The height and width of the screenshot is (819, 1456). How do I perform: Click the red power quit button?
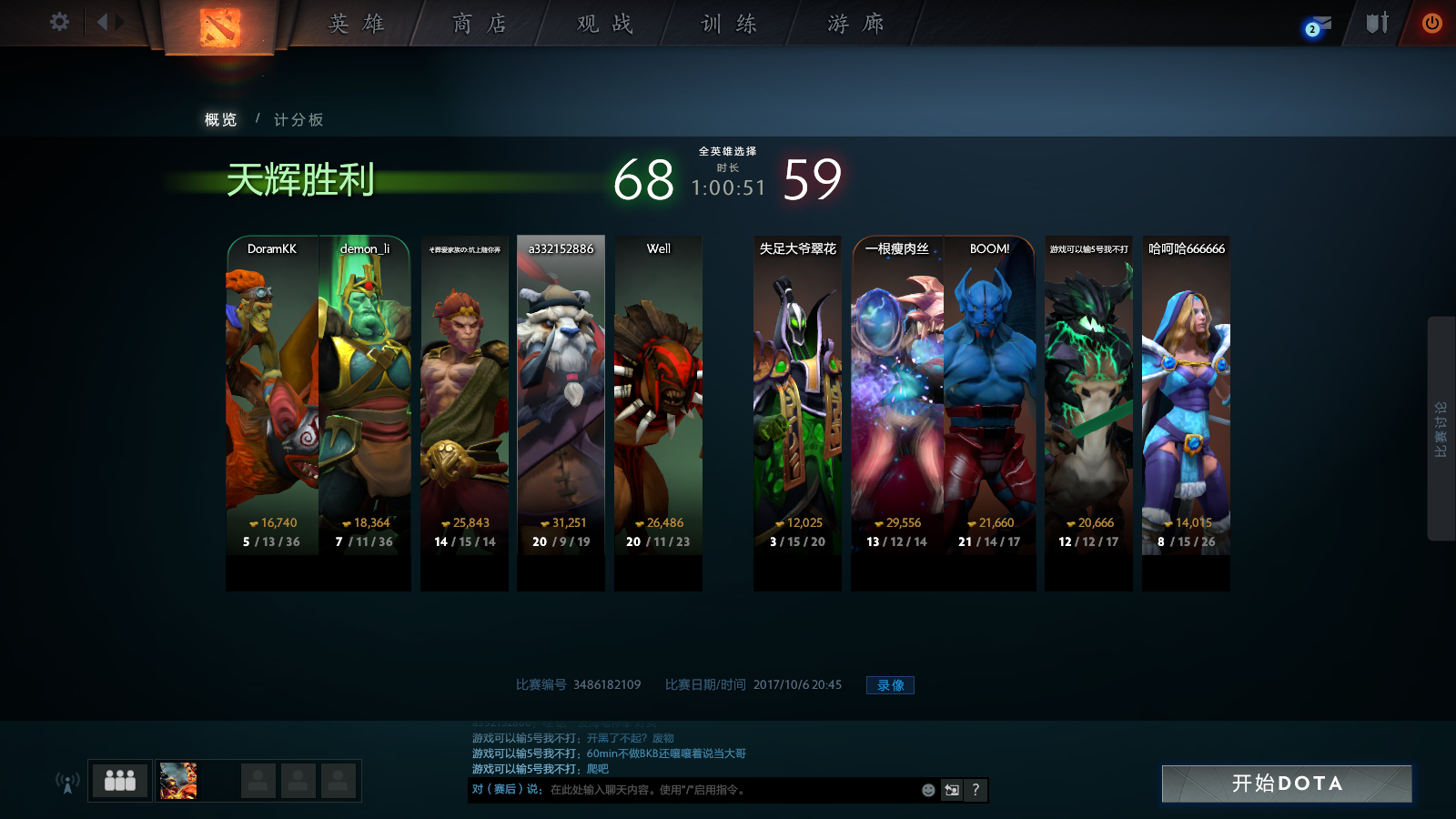tap(1431, 23)
